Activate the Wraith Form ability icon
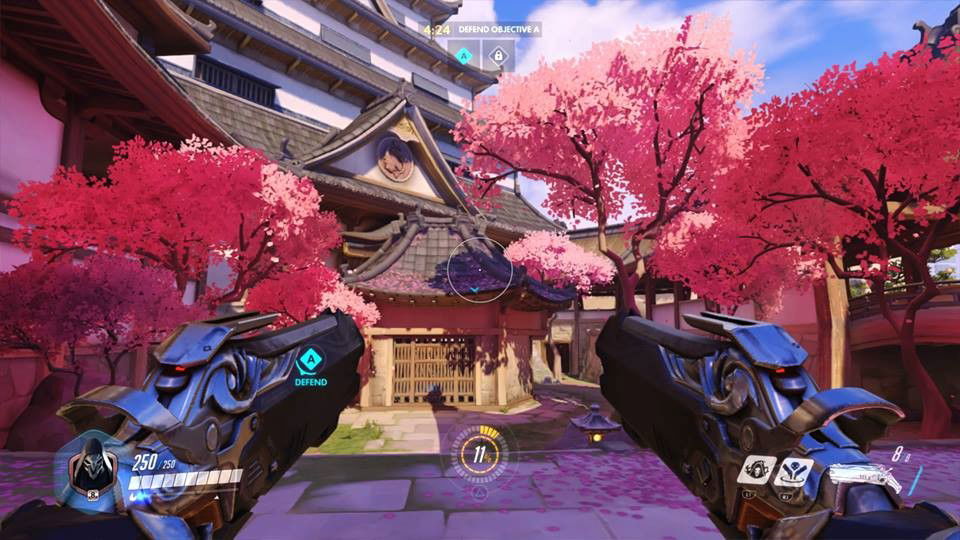This screenshot has height=540, width=960. [758, 470]
